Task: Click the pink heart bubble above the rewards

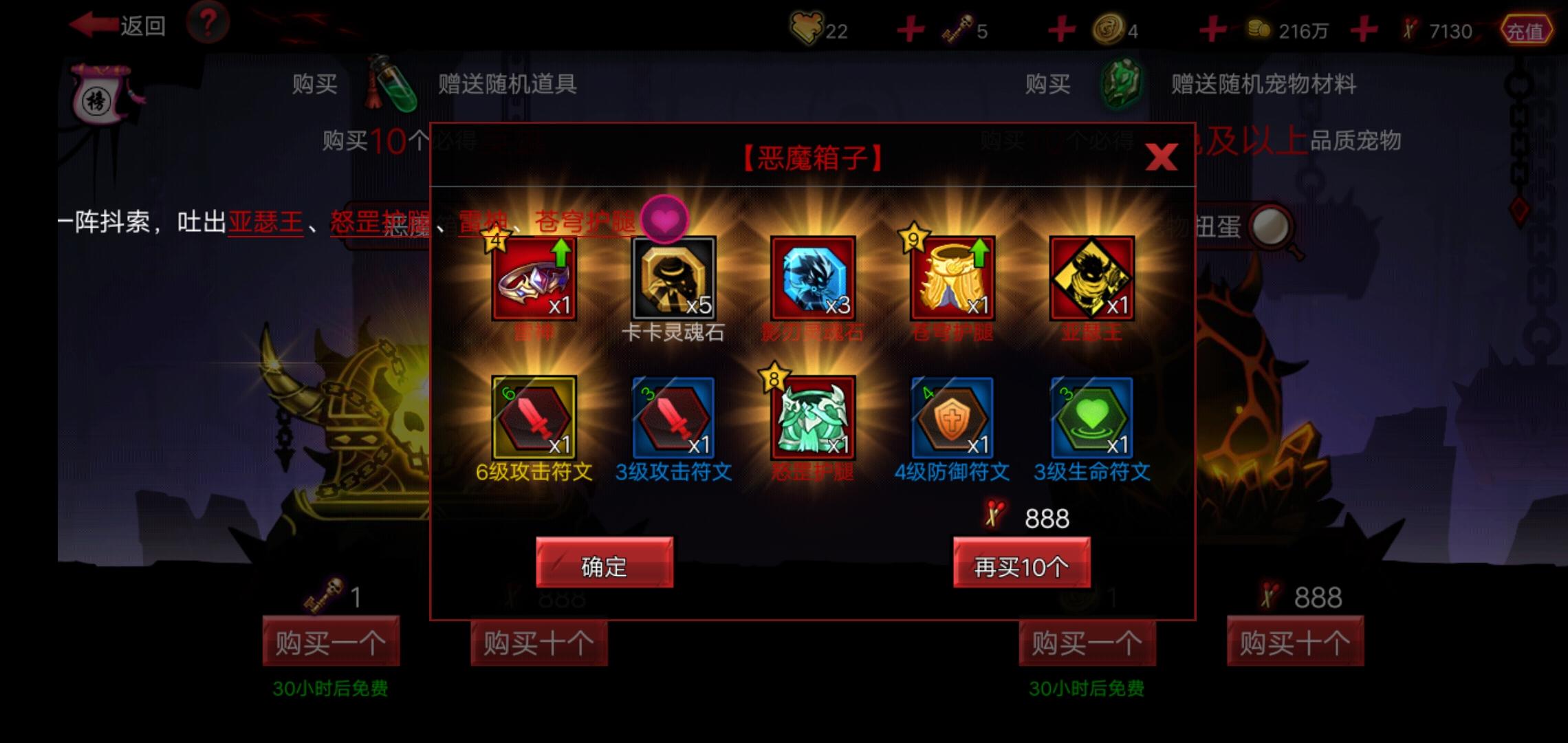Action: point(664,220)
